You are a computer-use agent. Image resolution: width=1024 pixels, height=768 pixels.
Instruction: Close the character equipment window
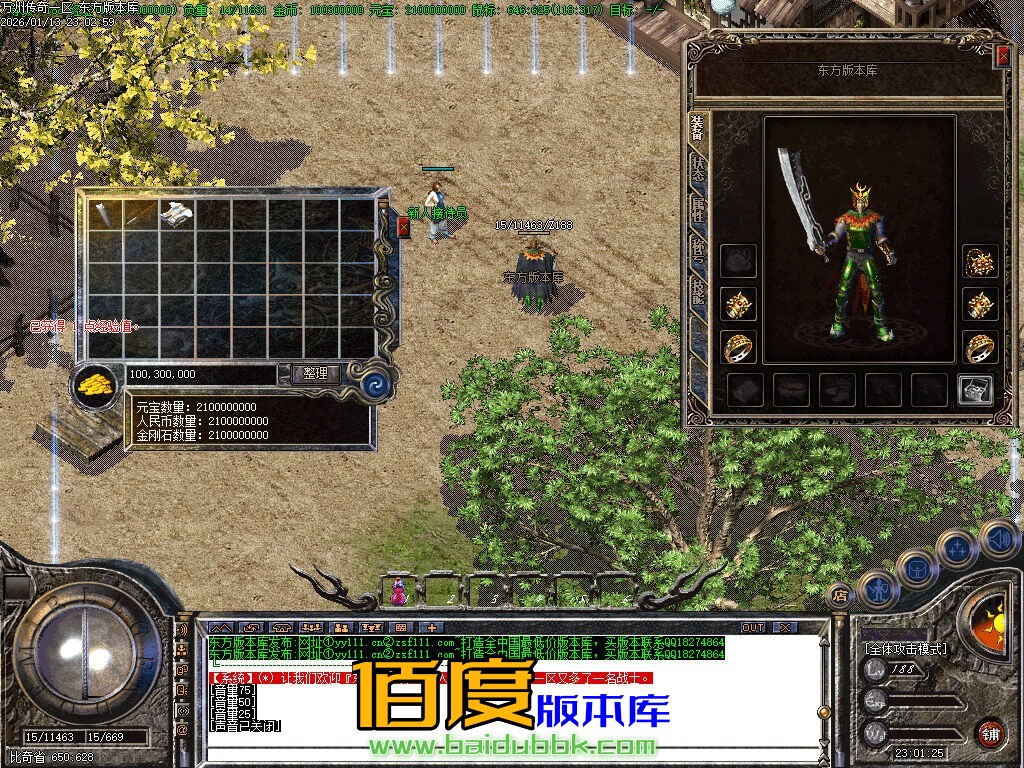[1003, 55]
